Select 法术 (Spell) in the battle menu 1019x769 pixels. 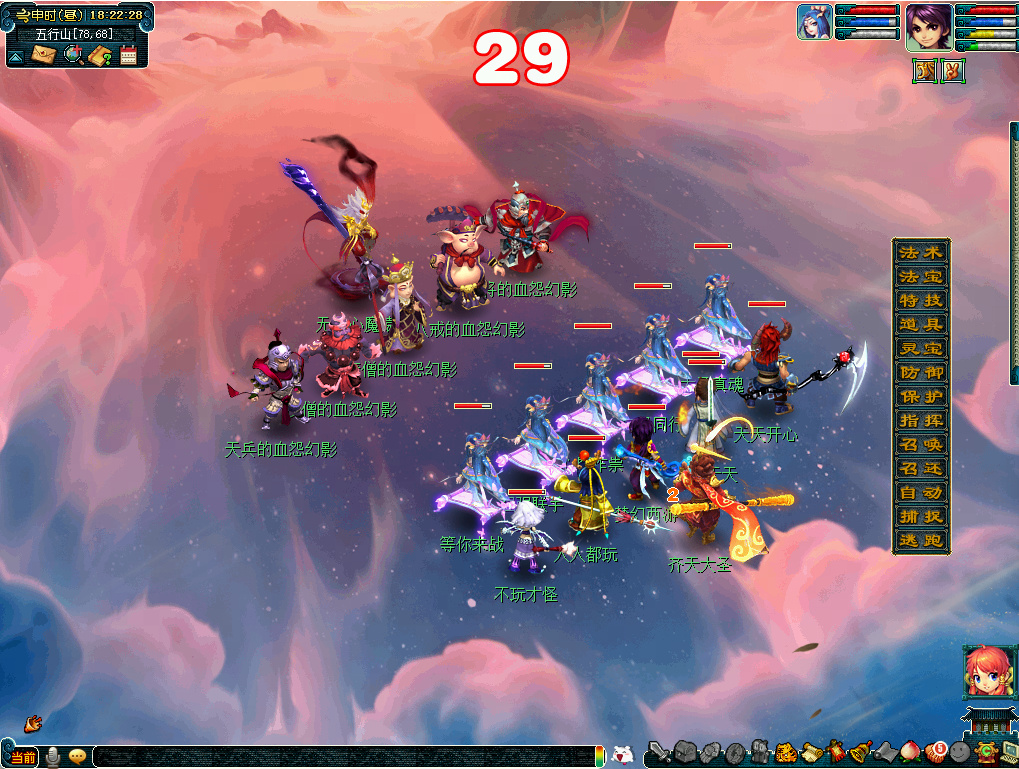point(920,252)
